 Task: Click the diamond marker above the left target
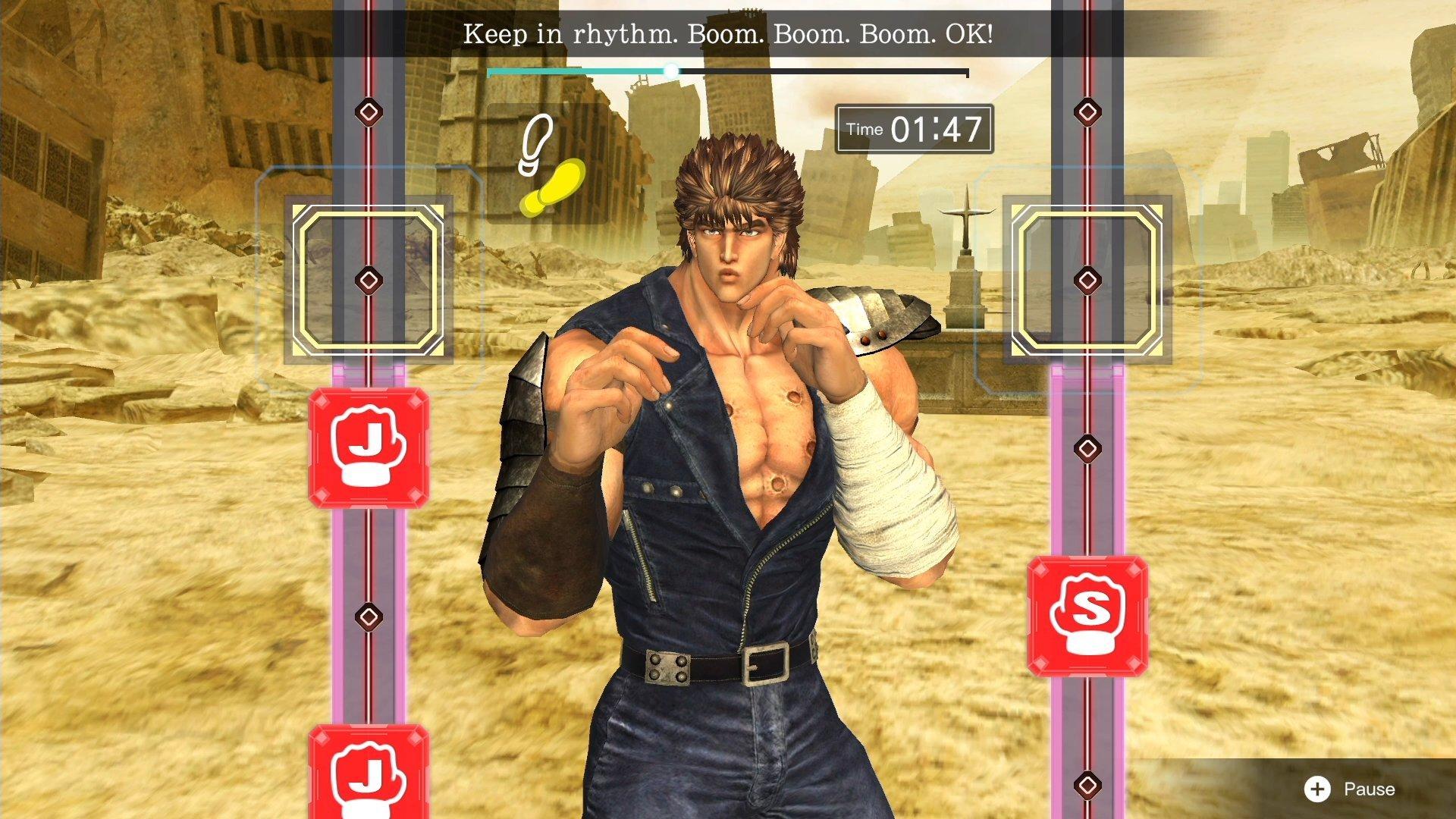[x=368, y=112]
